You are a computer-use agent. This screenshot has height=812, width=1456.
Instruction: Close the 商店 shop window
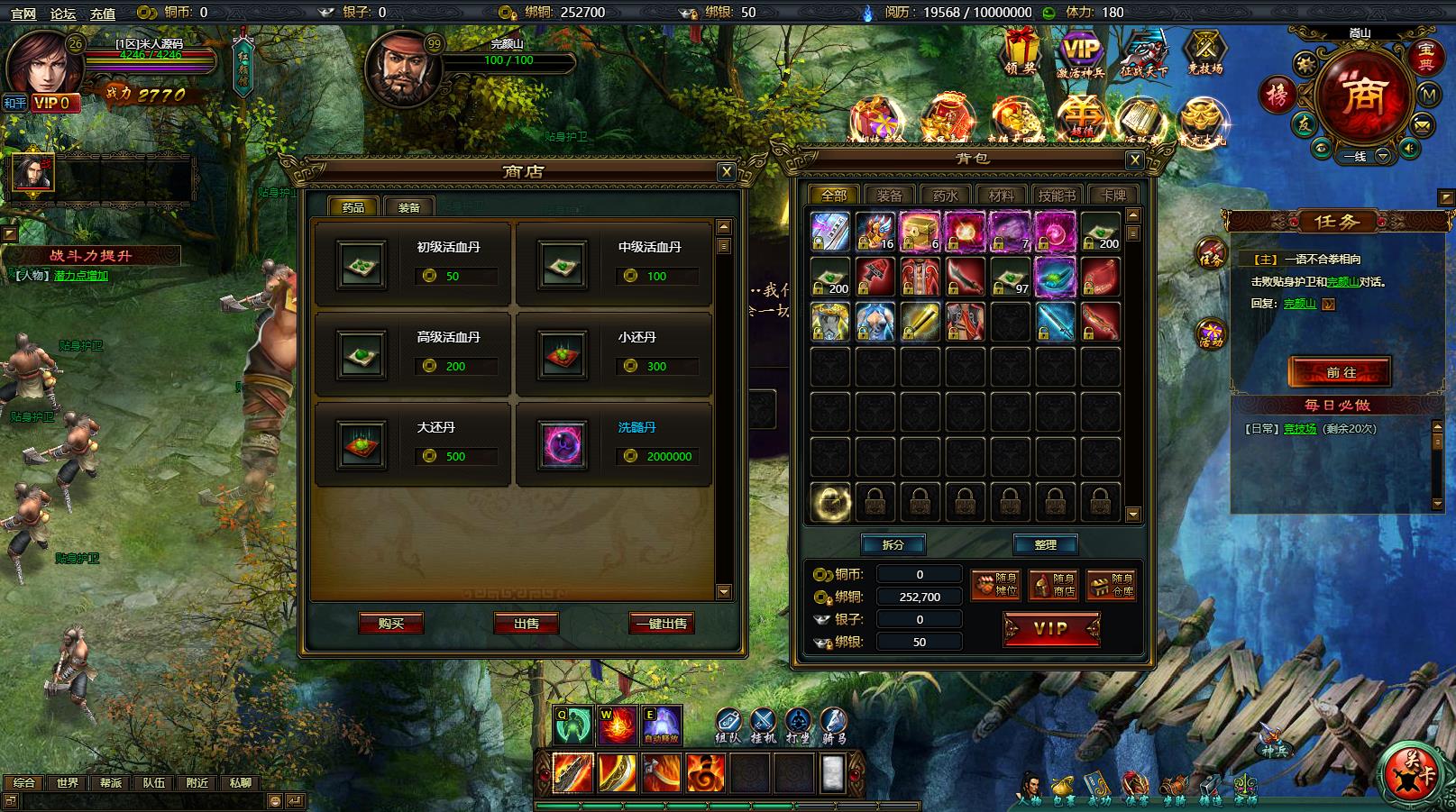coord(727,172)
